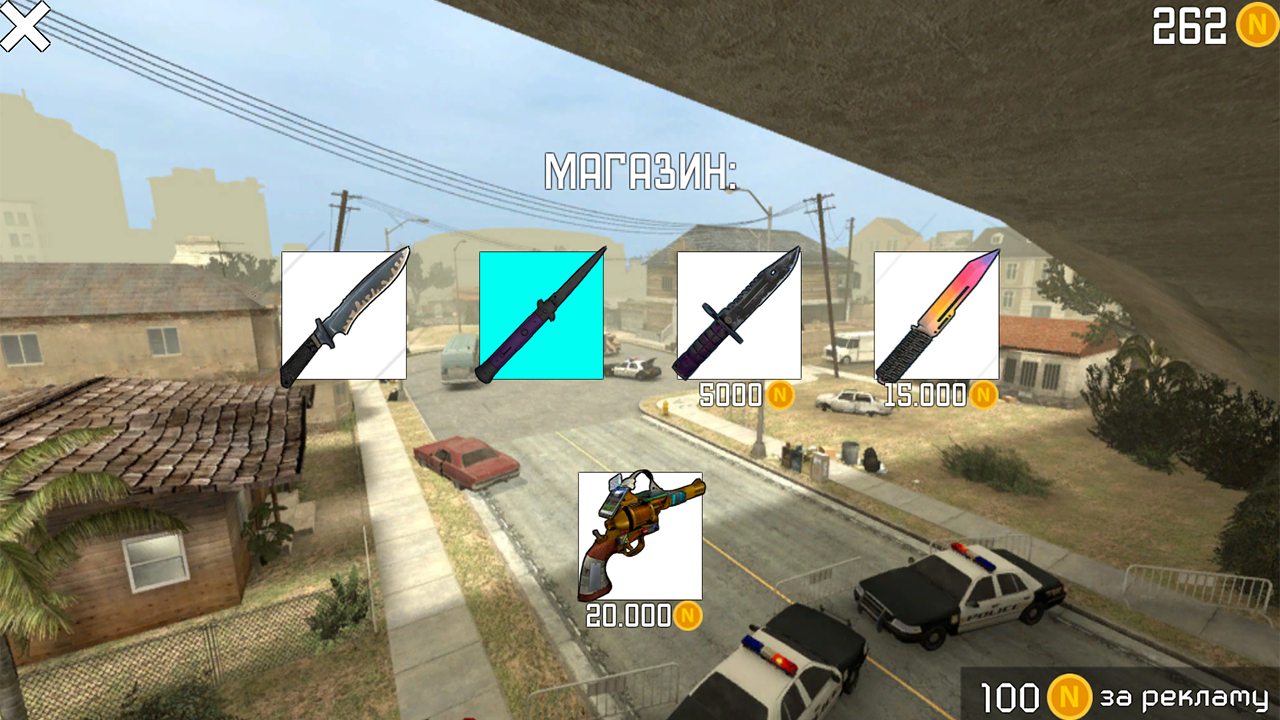
Task: Select the M9 bayonet knife item
Action: [740, 314]
